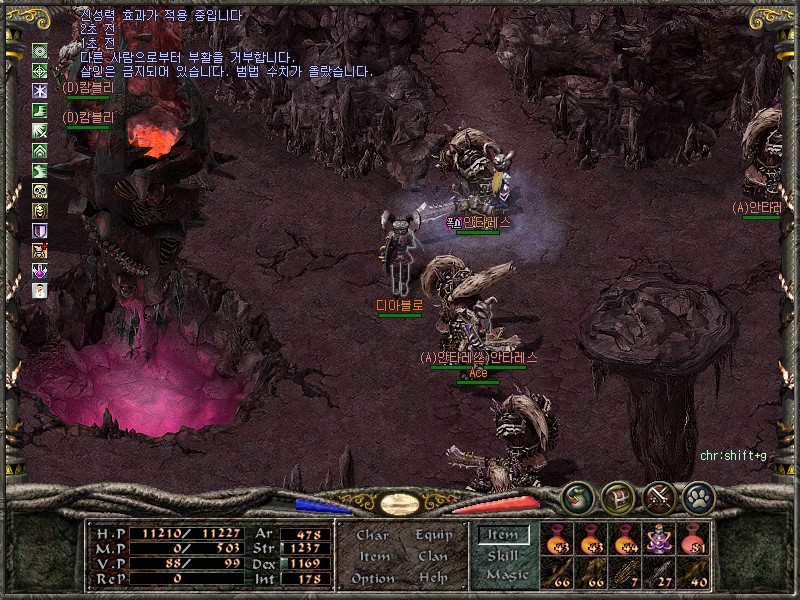800x600 pixels.
Task: Open the Help menu
Action: coord(433,578)
